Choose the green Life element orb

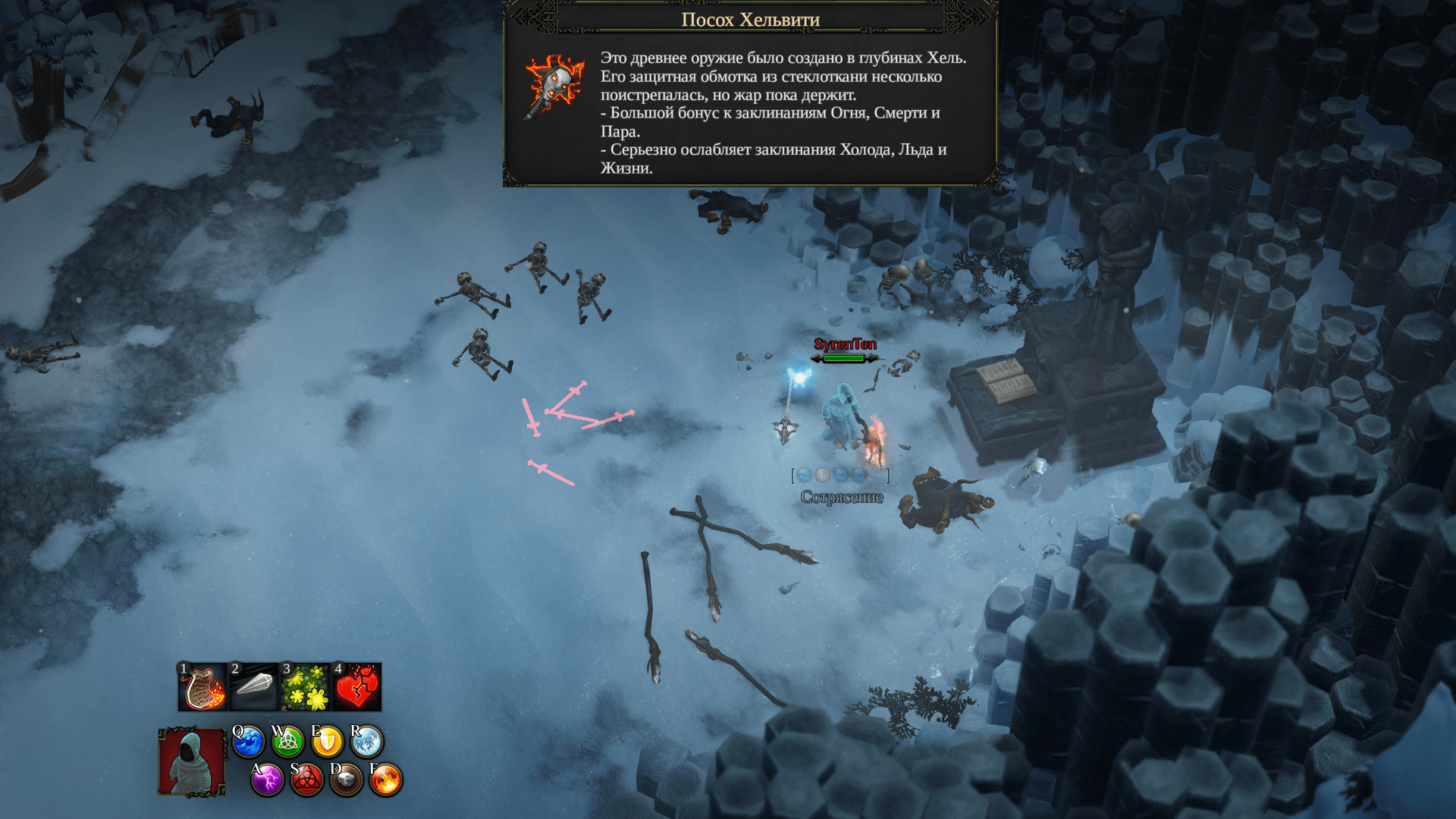[x=287, y=742]
